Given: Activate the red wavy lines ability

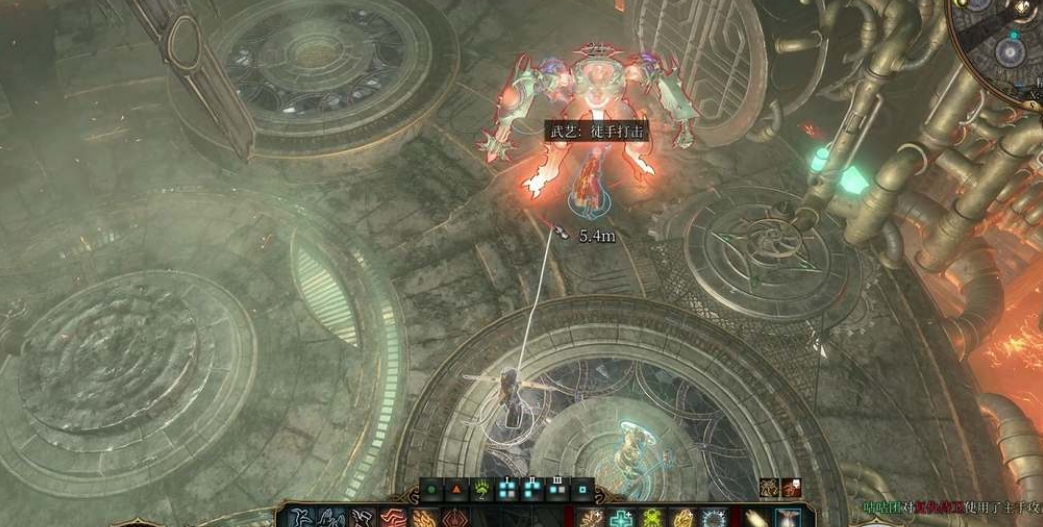Looking at the screenshot, I should 392,518.
